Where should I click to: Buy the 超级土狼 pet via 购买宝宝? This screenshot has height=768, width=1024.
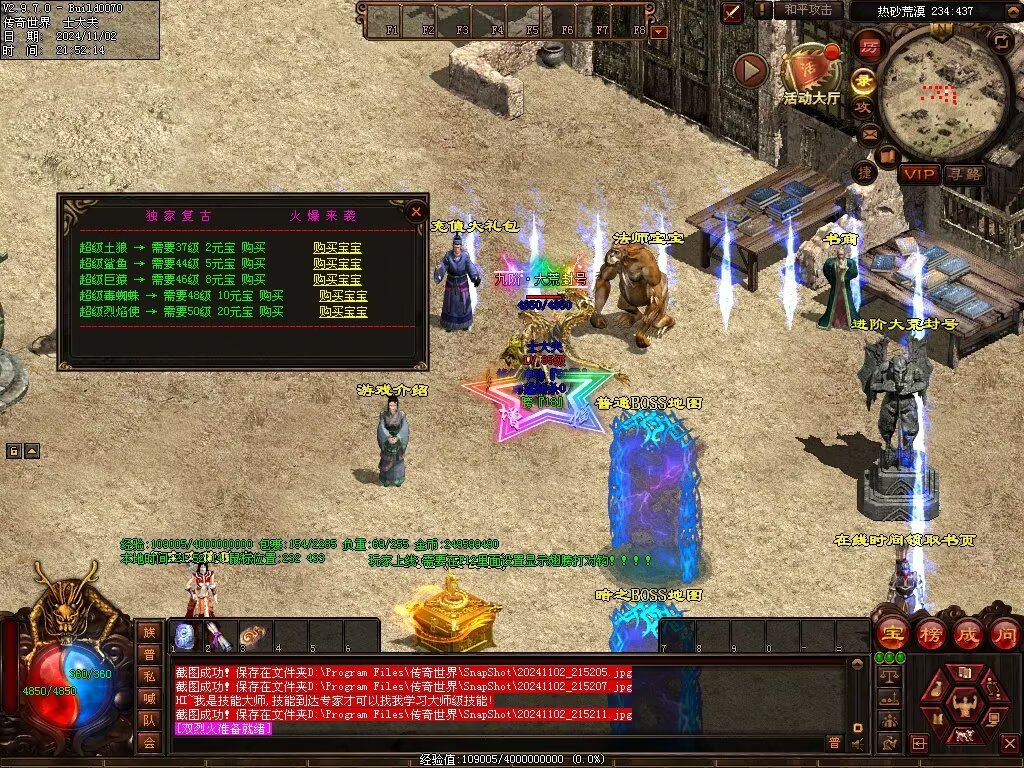pyautogui.click(x=337, y=248)
